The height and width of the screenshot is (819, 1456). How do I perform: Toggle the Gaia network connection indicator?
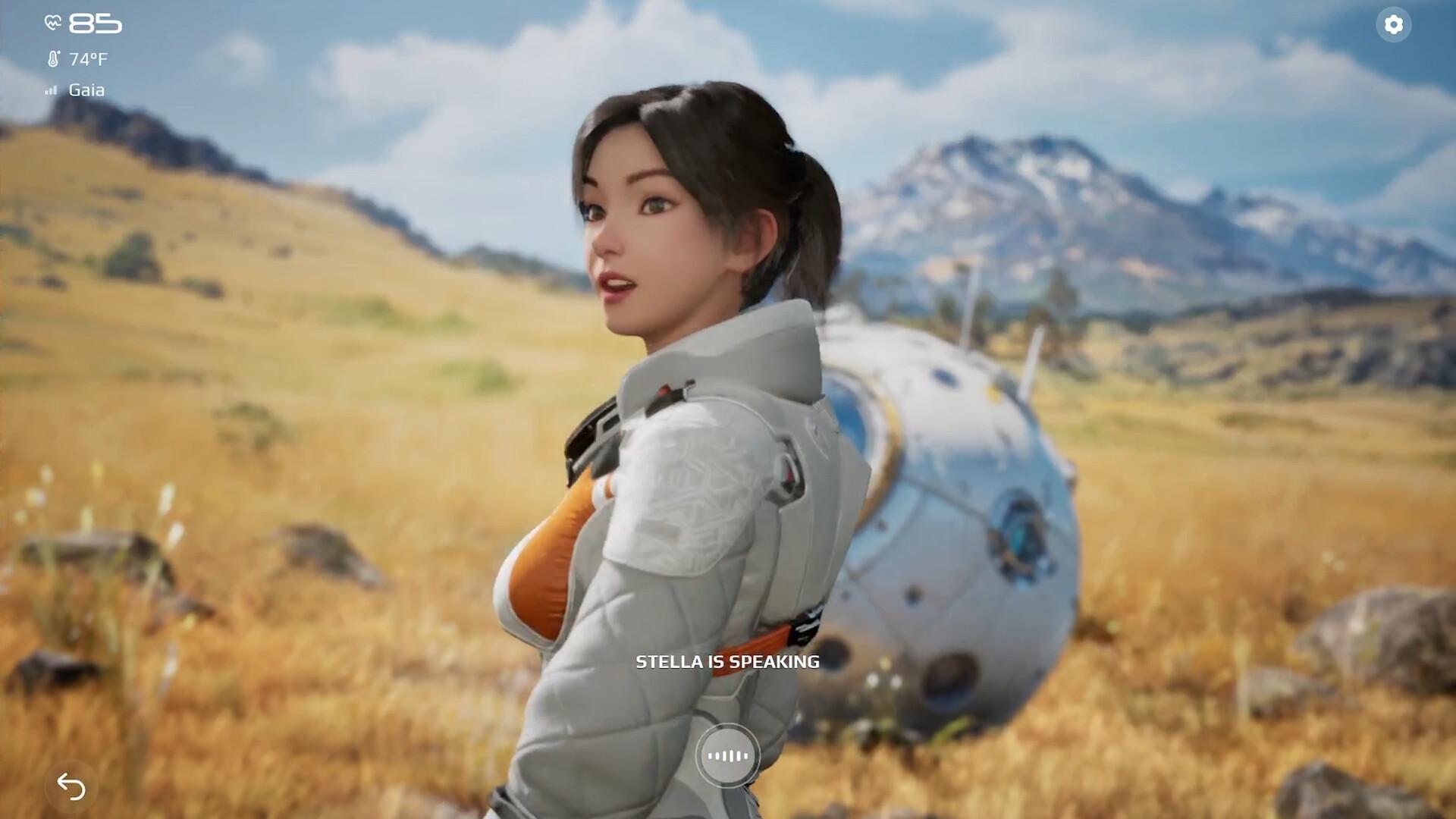(50, 90)
